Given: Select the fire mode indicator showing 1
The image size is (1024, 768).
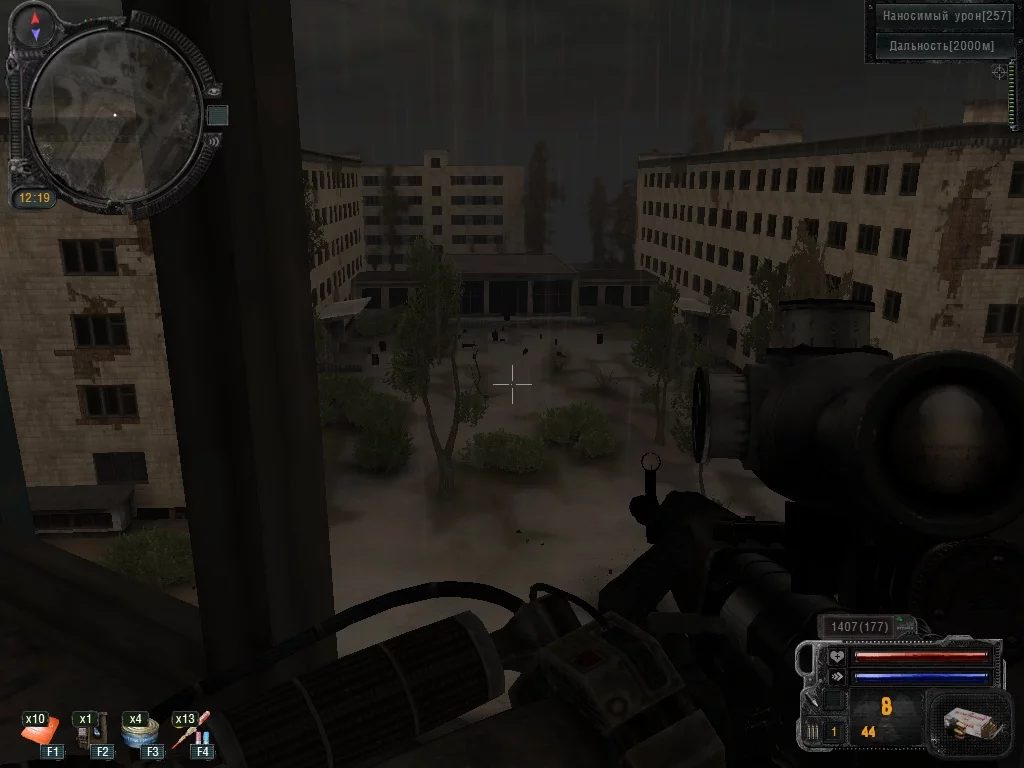Looking at the screenshot, I should tap(833, 732).
